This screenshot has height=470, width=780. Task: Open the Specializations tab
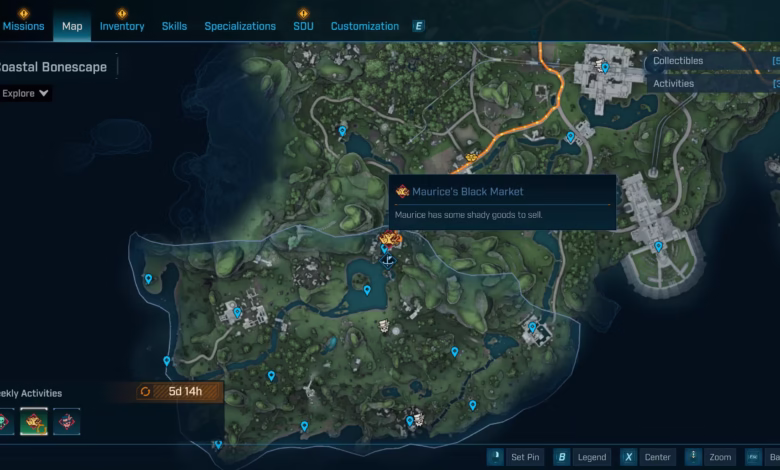pos(240,26)
